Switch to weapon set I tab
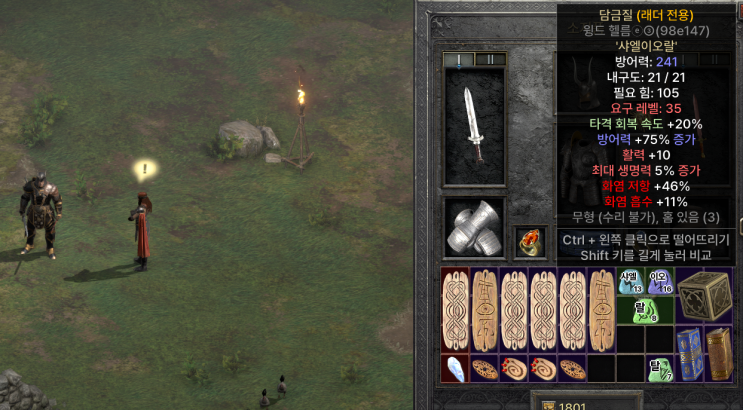This screenshot has height=410, width=743. 460,60
